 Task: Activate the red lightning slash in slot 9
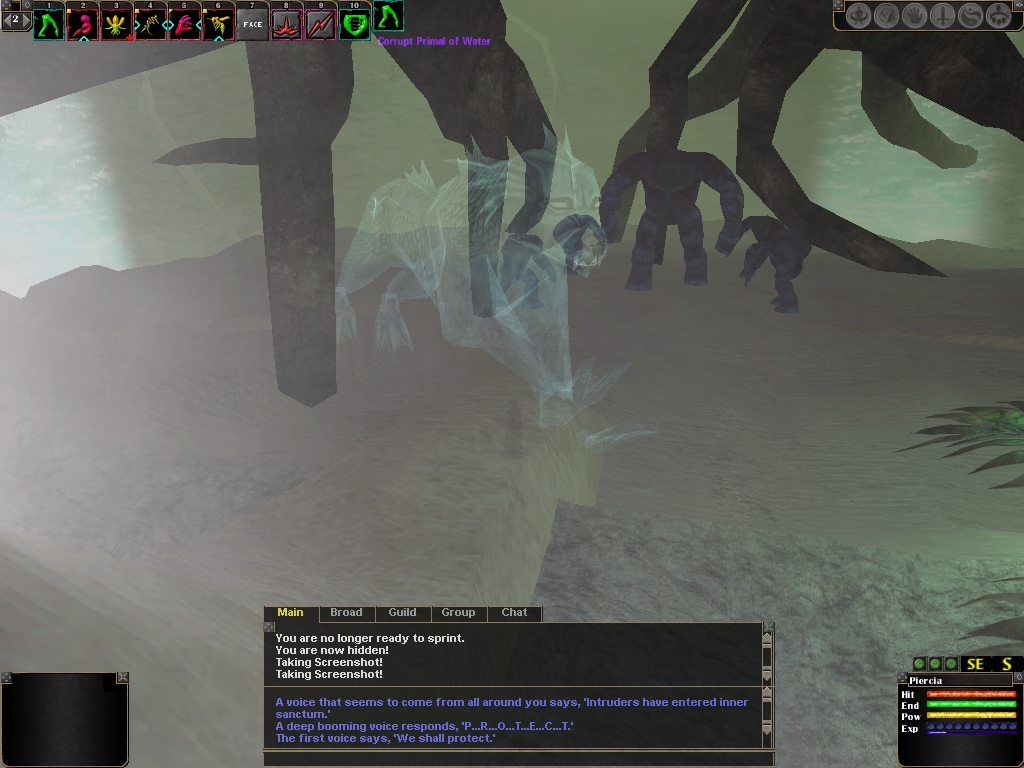tap(321, 24)
